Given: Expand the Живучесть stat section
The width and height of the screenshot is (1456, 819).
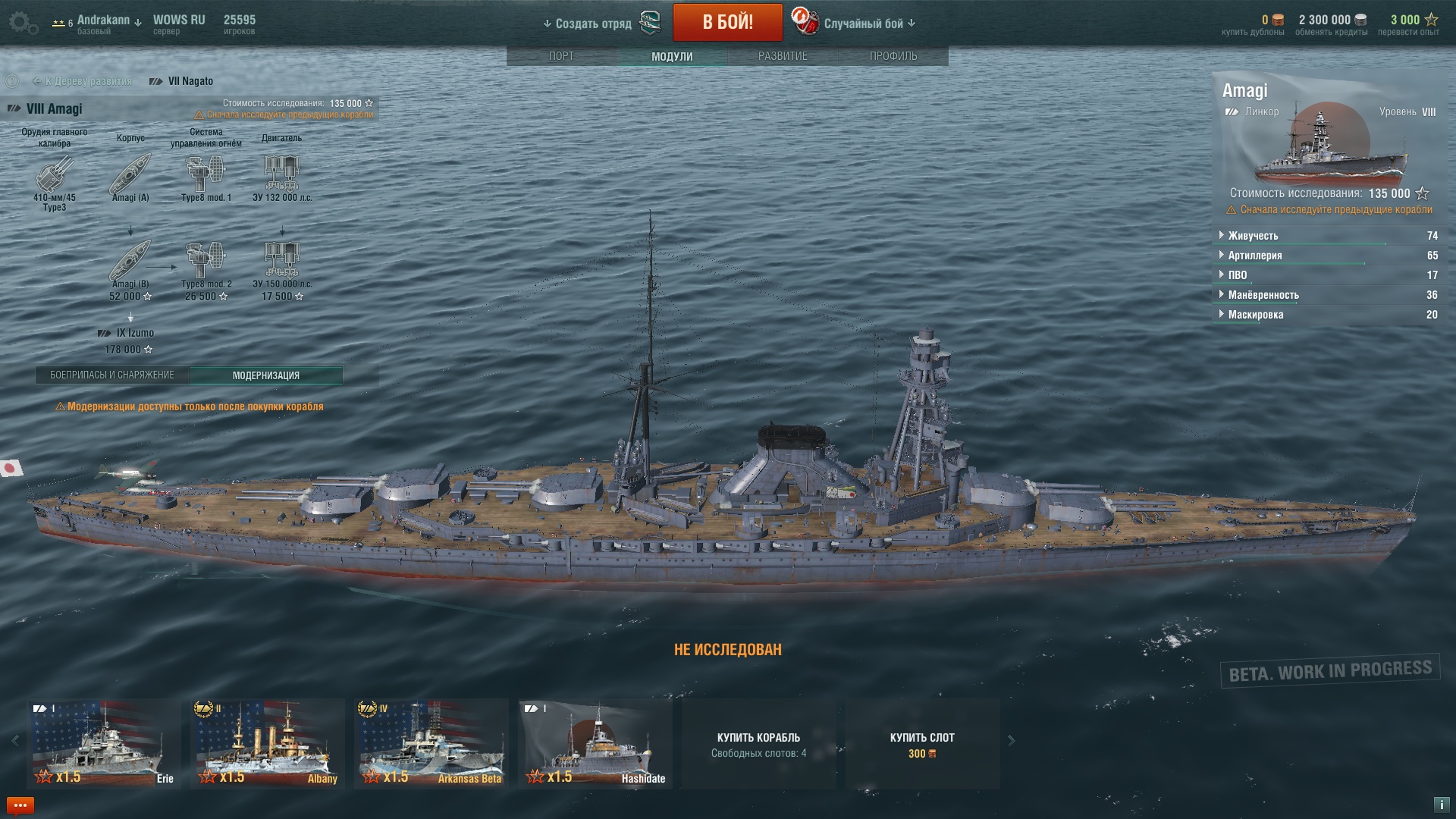Looking at the screenshot, I should 1253,236.
